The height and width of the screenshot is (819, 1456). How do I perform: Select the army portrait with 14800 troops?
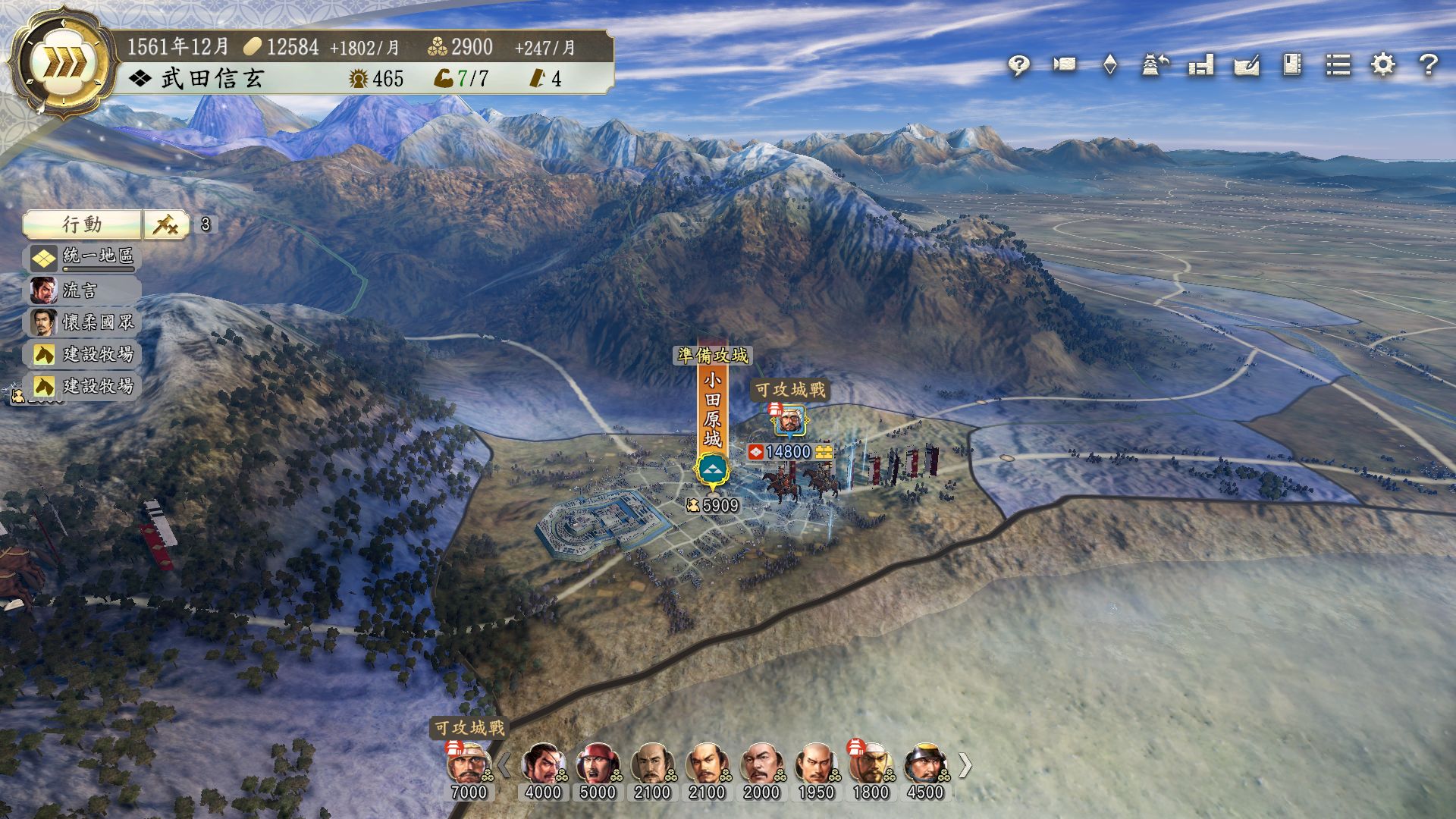[790, 421]
